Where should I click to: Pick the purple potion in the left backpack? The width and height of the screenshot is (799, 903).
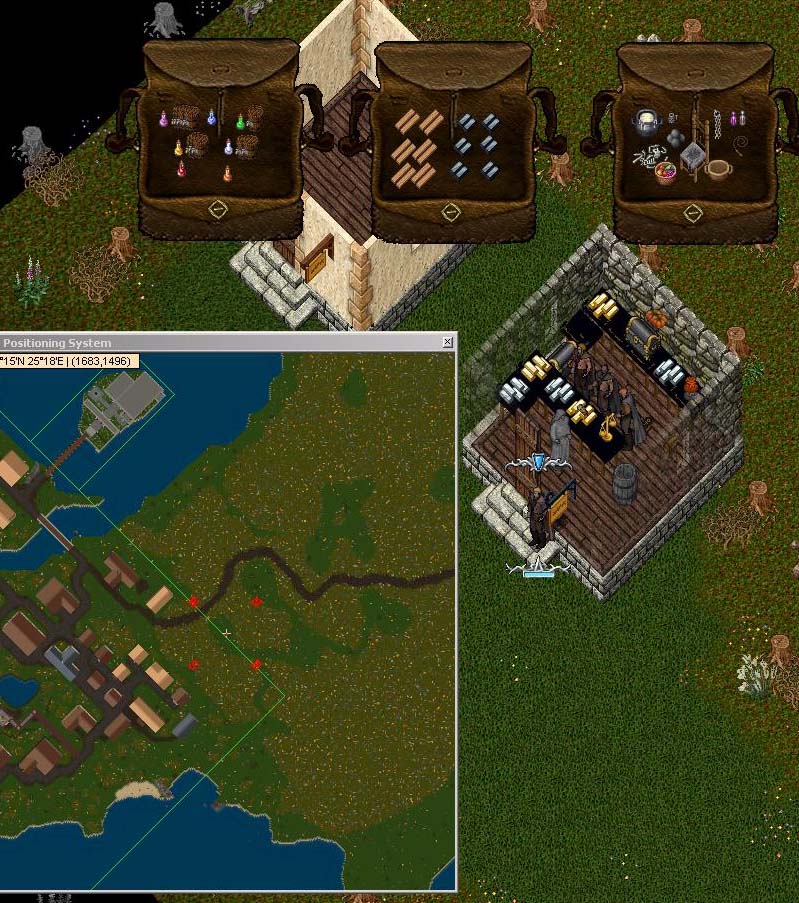pyautogui.click(x=163, y=120)
